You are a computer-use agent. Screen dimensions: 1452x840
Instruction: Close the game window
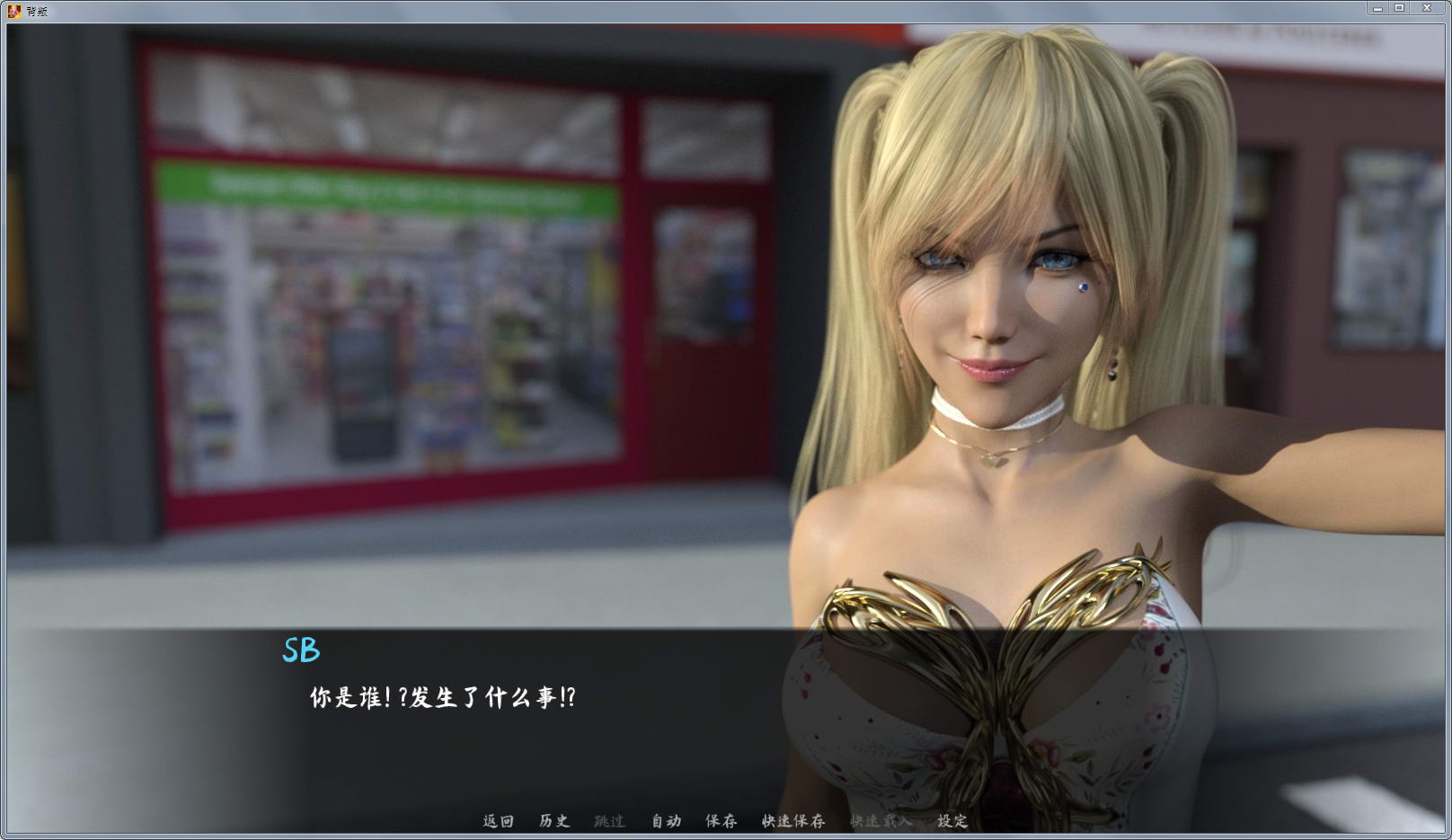[x=1427, y=8]
